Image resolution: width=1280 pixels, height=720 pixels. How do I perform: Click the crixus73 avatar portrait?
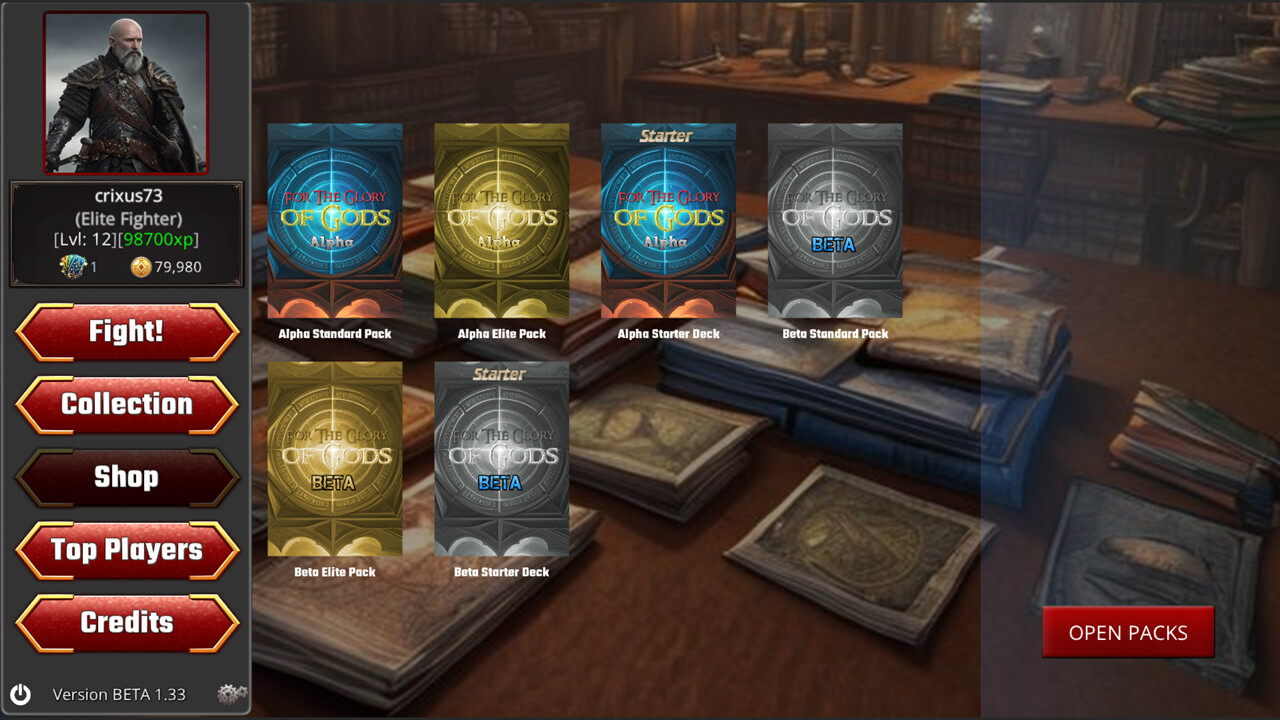pos(127,88)
